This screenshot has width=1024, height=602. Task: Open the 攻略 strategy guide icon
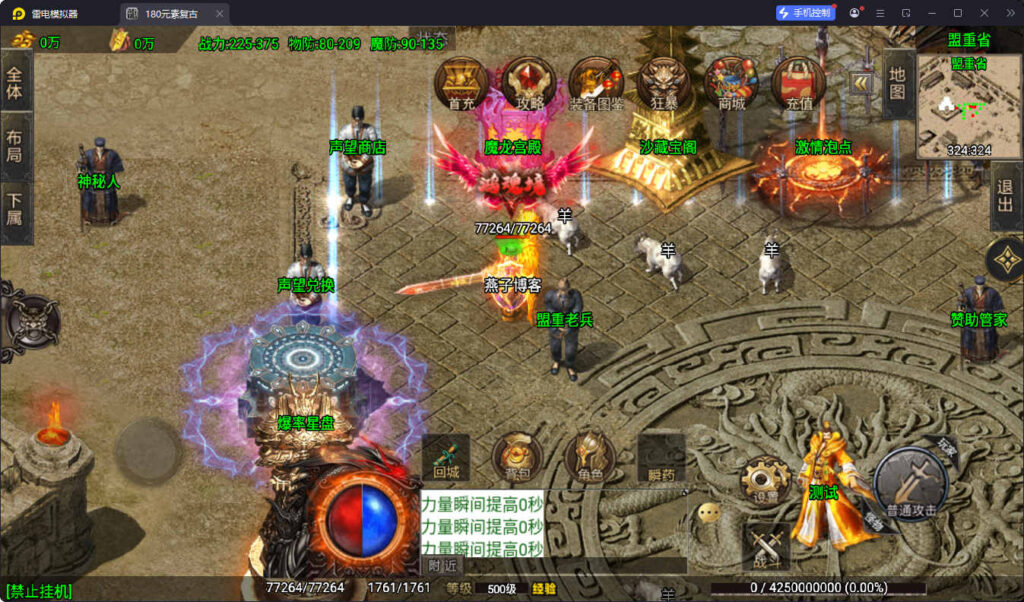(x=529, y=82)
